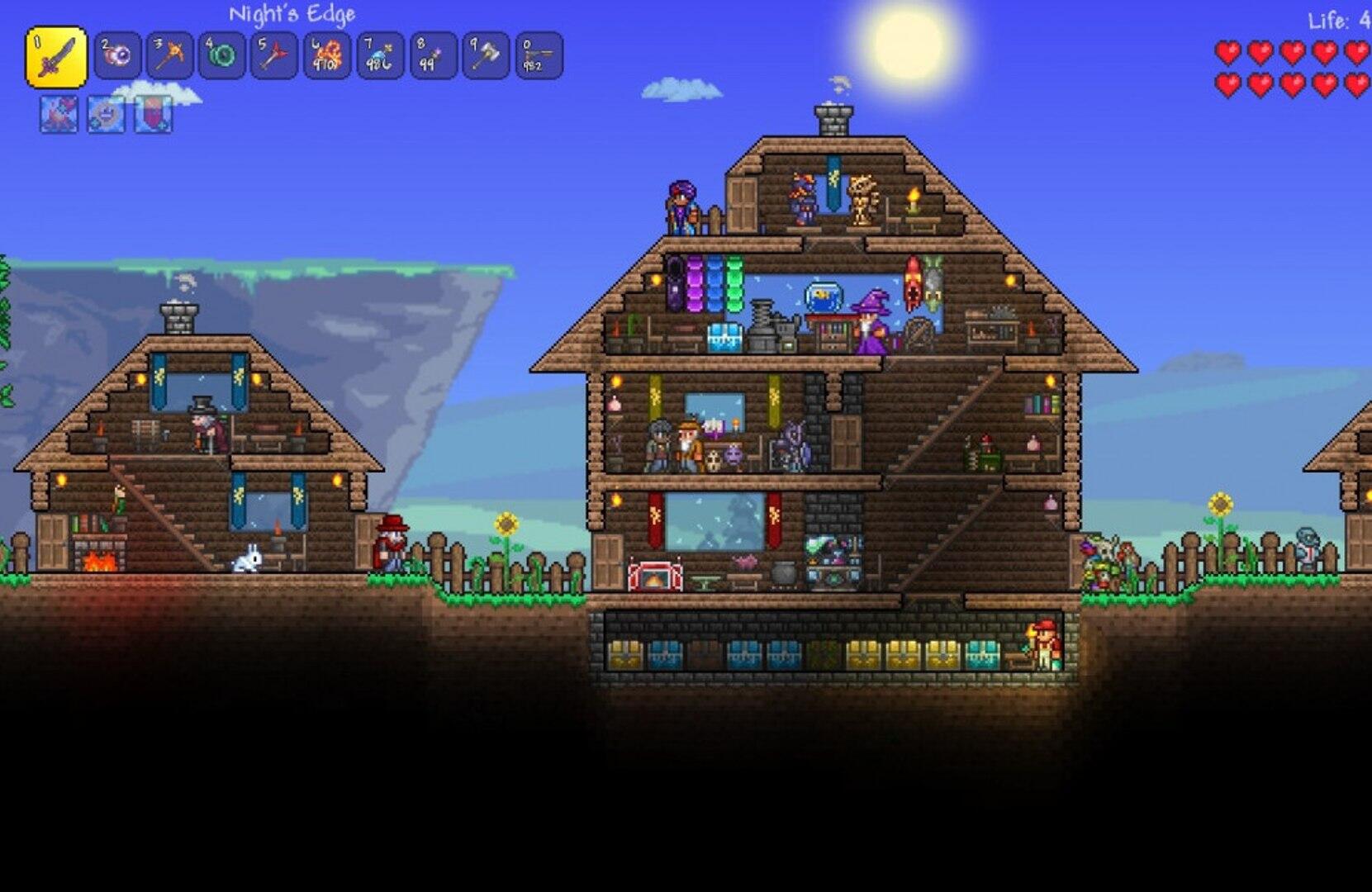
Task: Pick the red grappling hook in slot 5
Action: [274, 56]
